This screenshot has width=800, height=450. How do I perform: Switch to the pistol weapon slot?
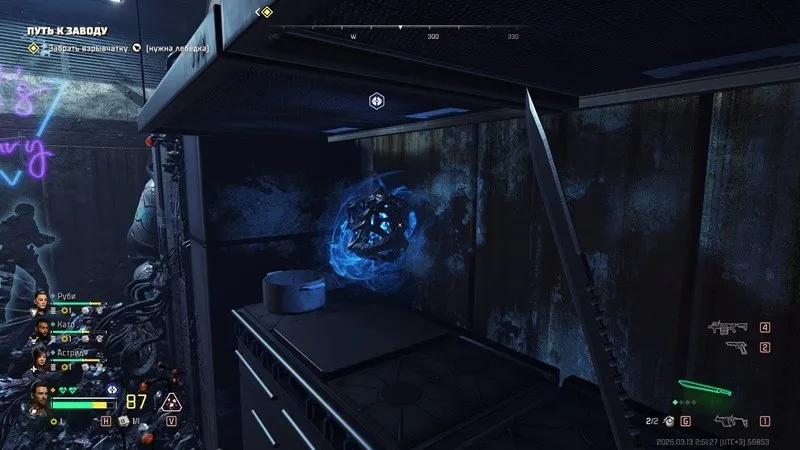(735, 347)
